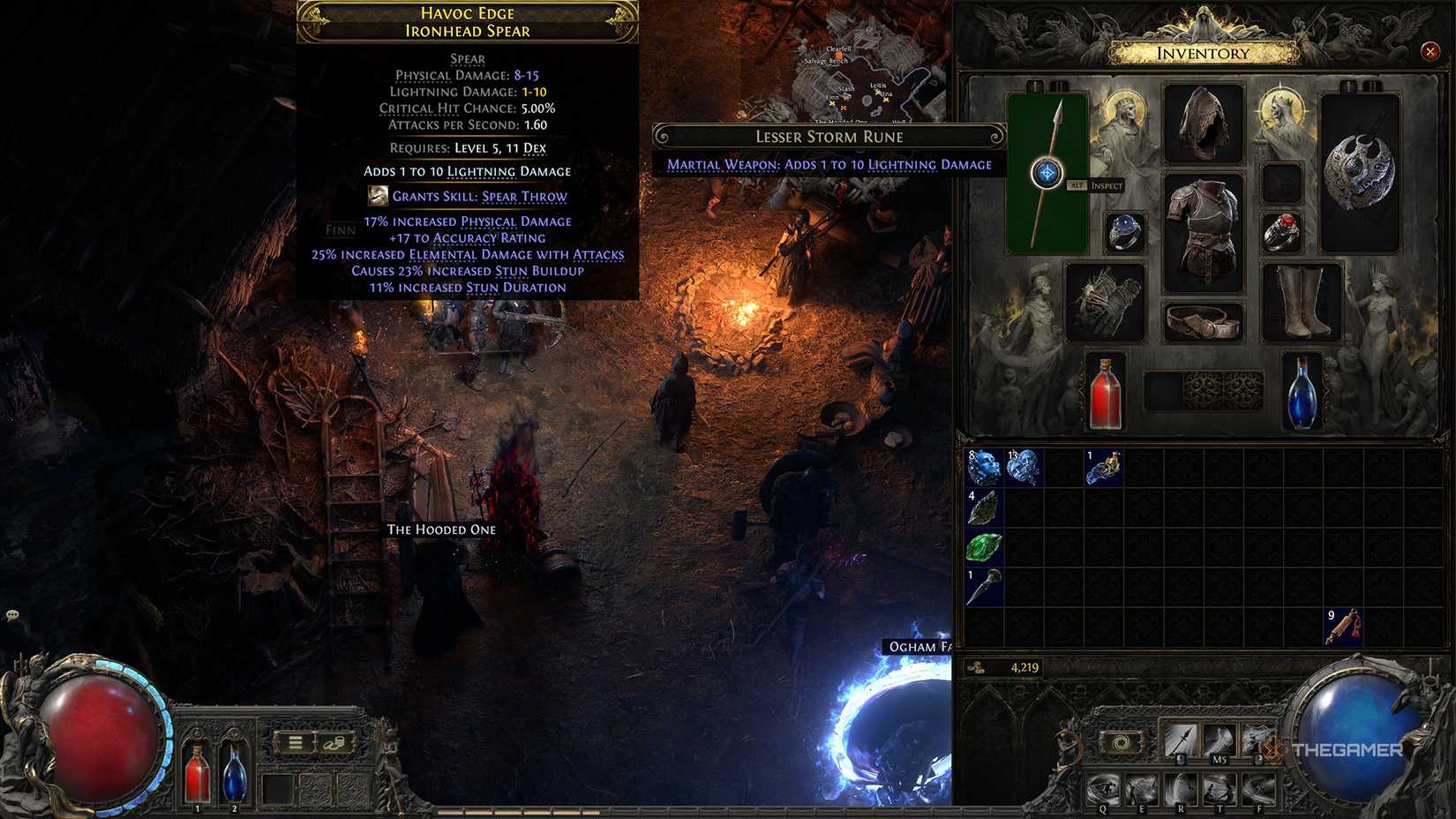Close the Inventory panel with the red X
1456x819 pixels.
tap(1430, 52)
